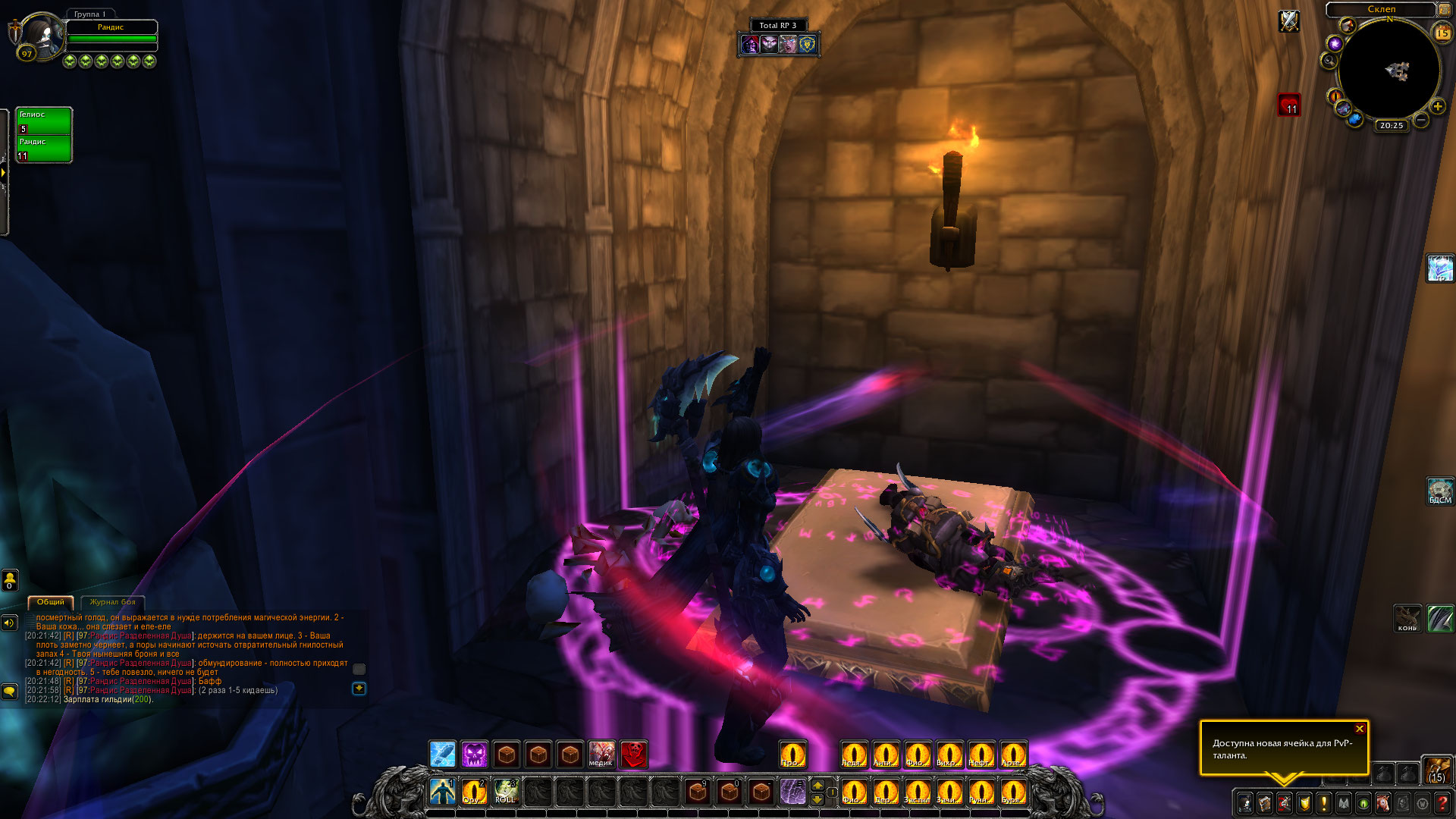The width and height of the screenshot is (1456, 819).
Task: Open the character info portrait micro button
Action: click(1245, 802)
